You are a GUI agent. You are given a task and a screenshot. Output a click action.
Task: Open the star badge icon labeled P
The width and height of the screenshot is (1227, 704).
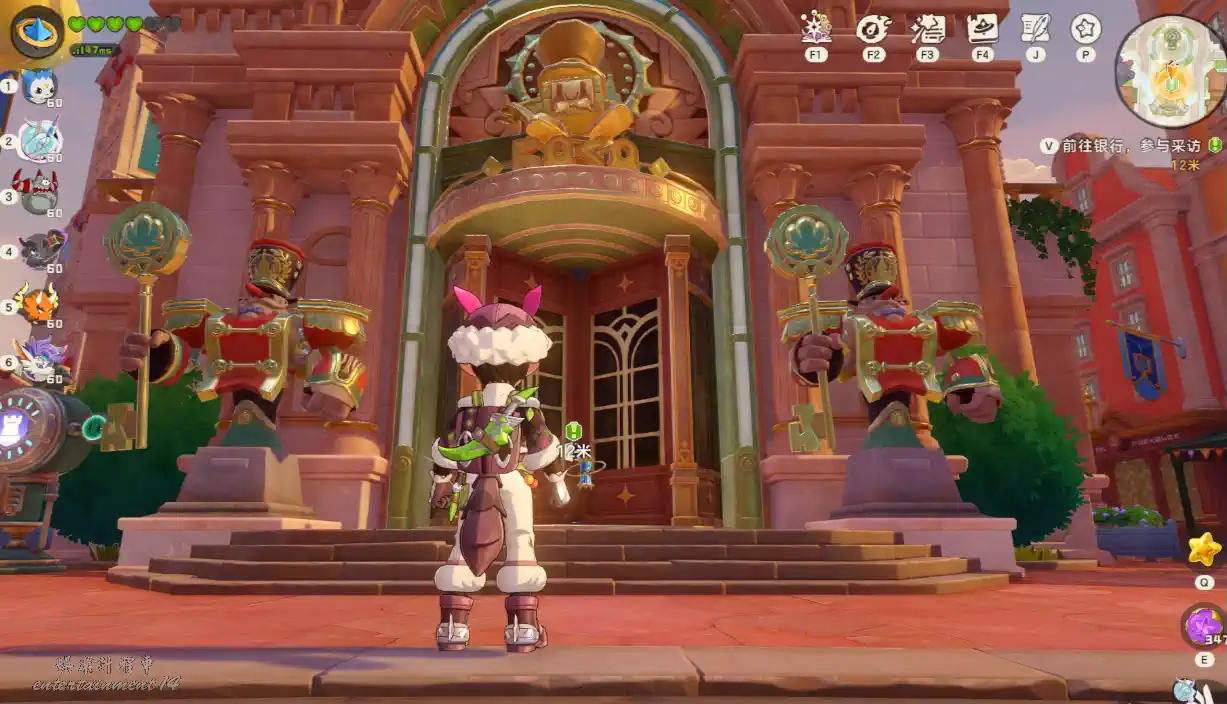pos(1085,28)
